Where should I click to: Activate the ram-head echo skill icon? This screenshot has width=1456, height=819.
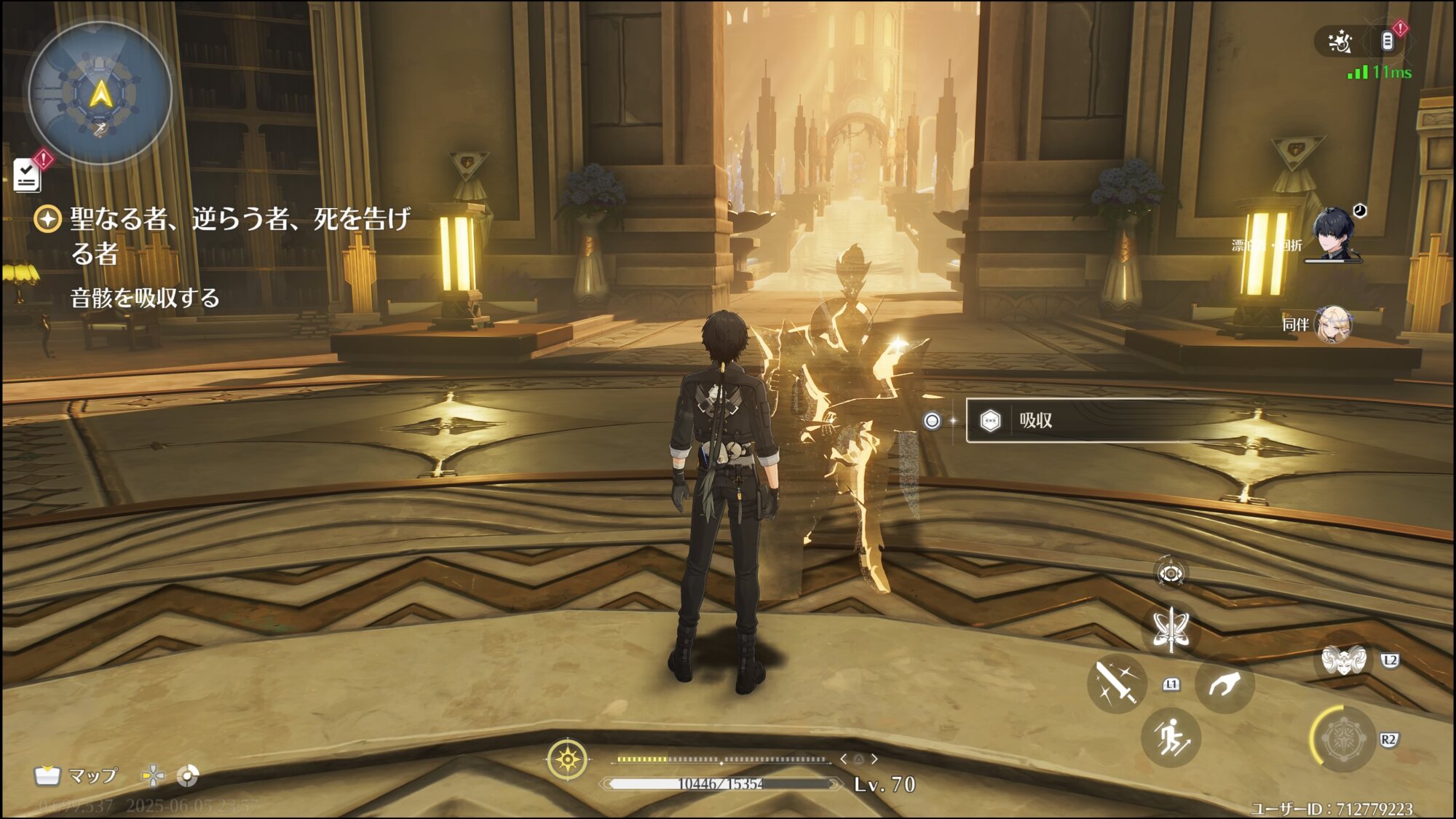(x=1342, y=661)
